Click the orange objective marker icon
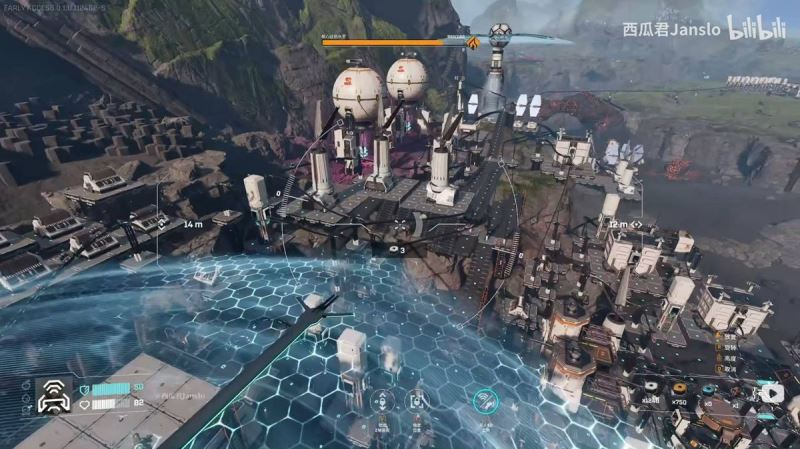This screenshot has height=449, width=800. [x=473, y=42]
